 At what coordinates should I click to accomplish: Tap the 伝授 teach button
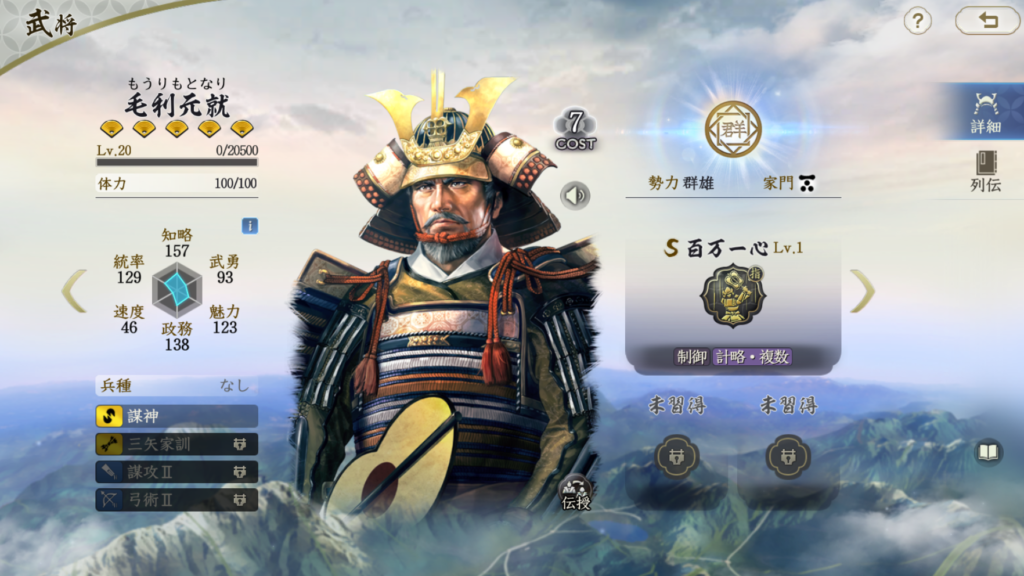point(577,493)
